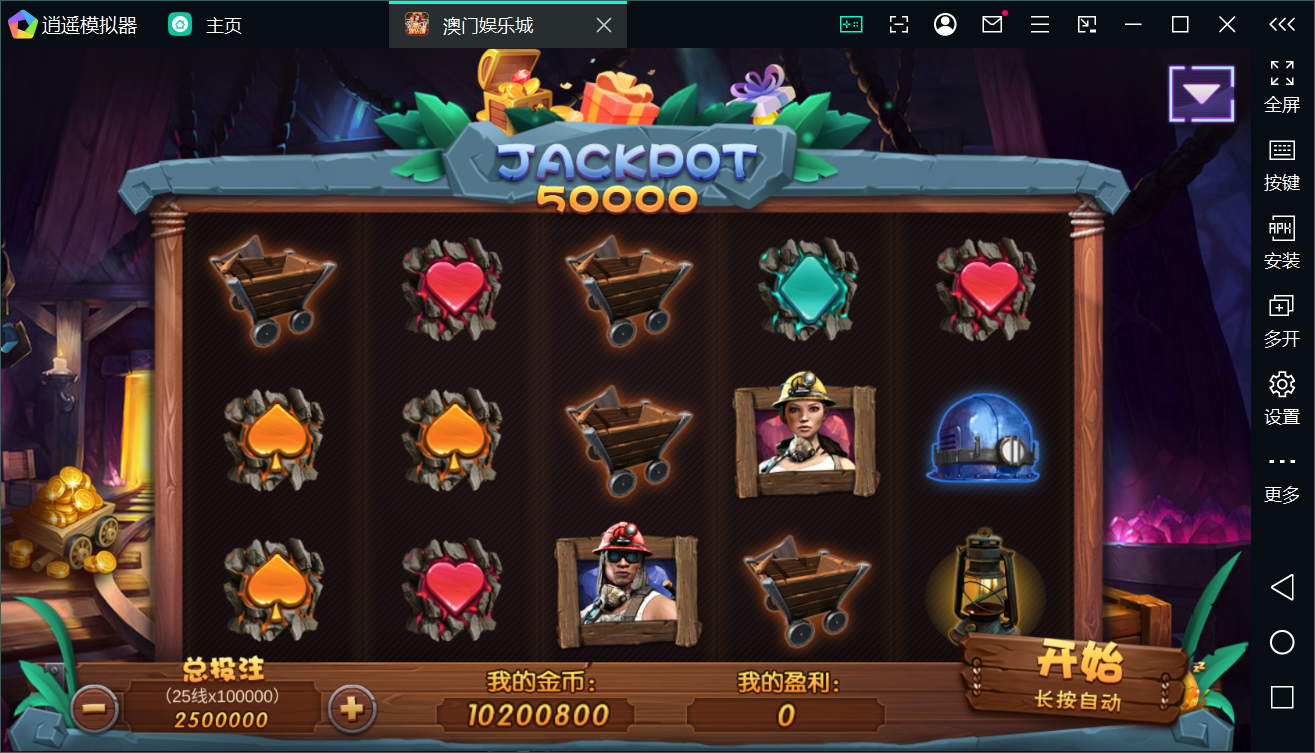Open the emulator hamburger menu
1315x753 pixels.
pyautogui.click(x=1040, y=25)
